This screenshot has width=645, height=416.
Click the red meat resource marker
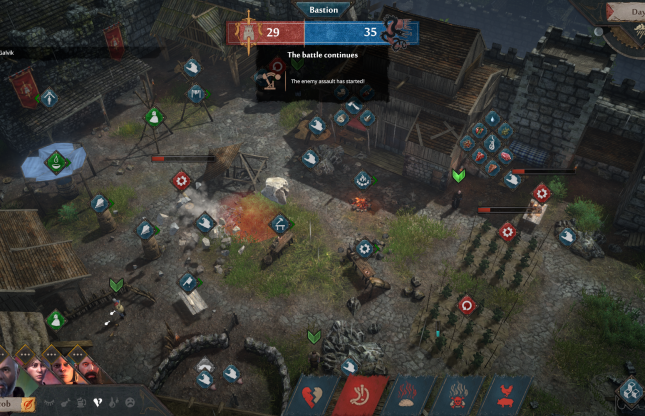[x=502, y=157]
